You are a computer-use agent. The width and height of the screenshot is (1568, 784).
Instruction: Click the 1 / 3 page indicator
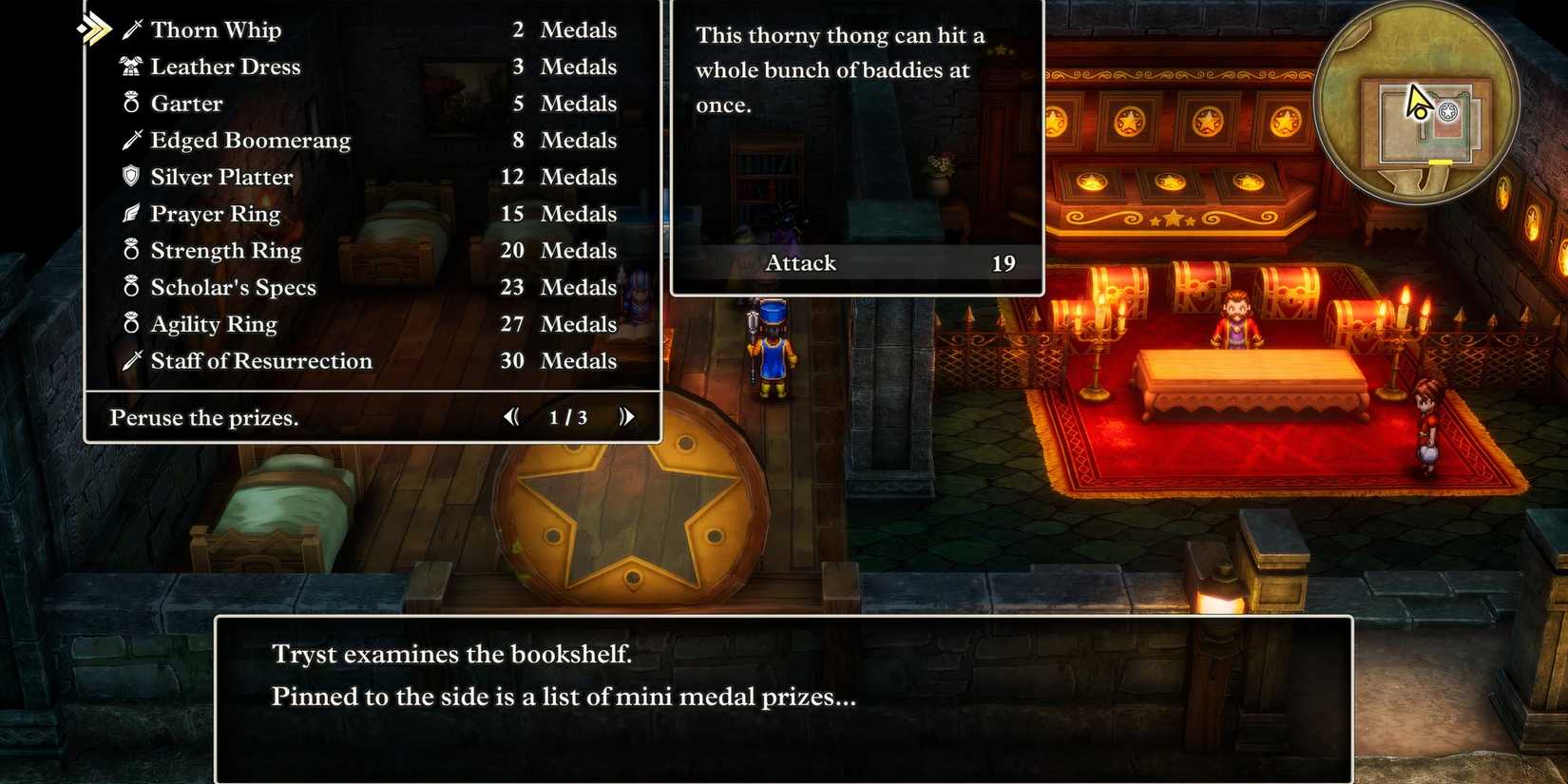pyautogui.click(x=567, y=416)
